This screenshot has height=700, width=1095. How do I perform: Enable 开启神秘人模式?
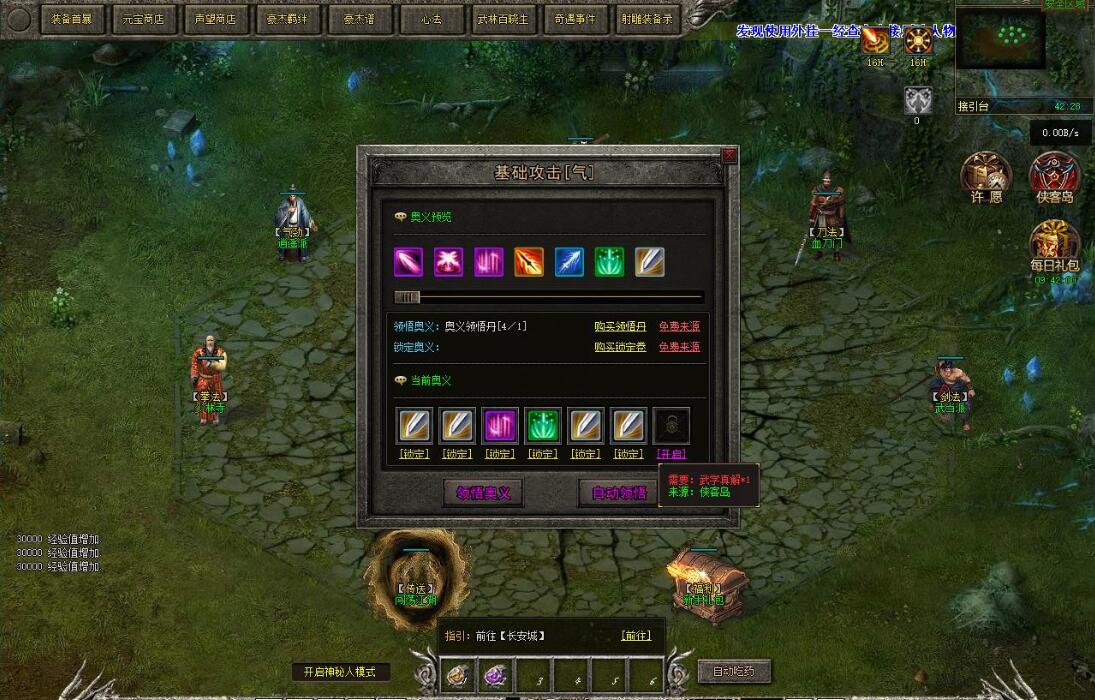[x=340, y=672]
